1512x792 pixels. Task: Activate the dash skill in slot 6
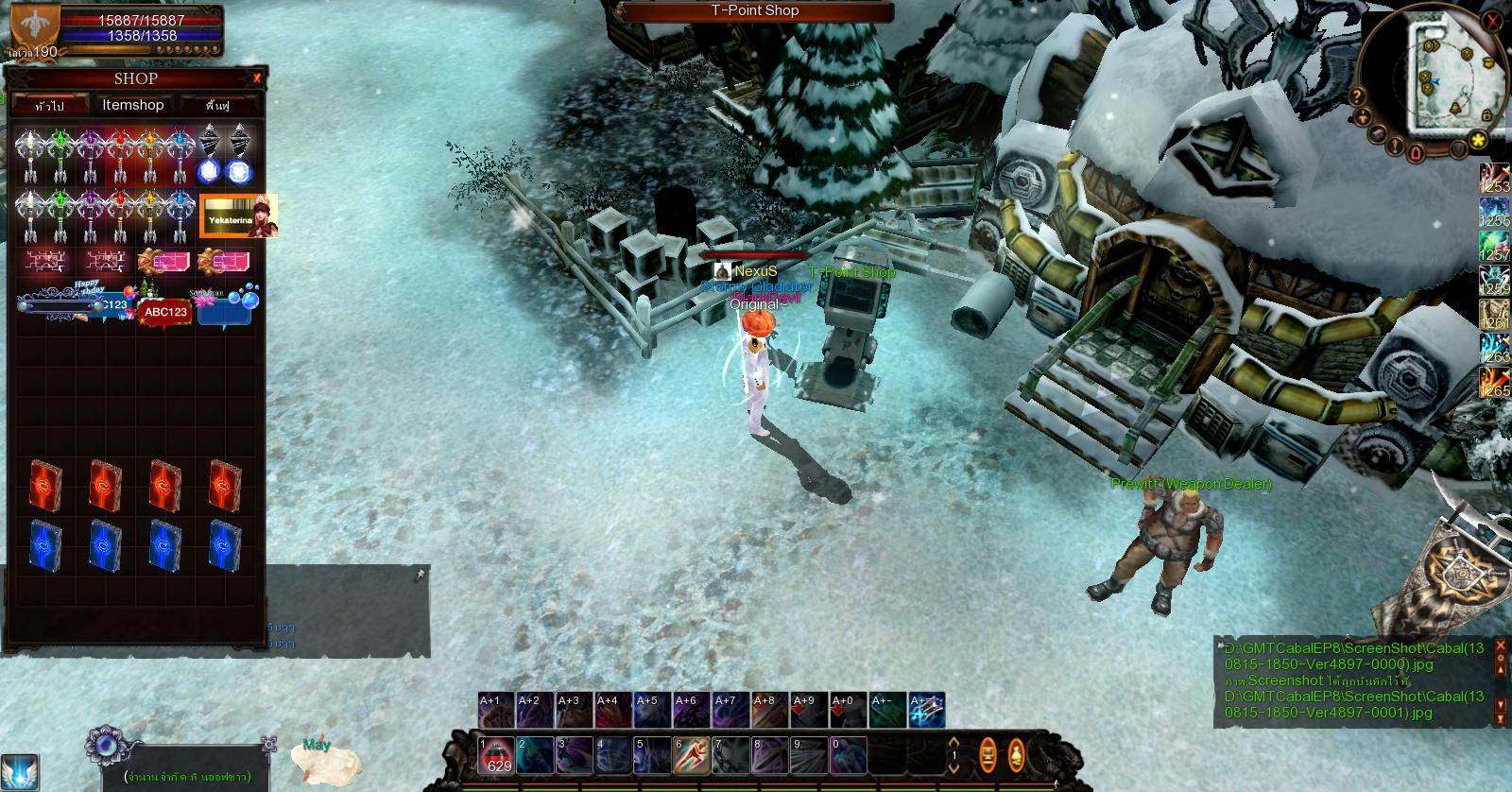click(691, 756)
